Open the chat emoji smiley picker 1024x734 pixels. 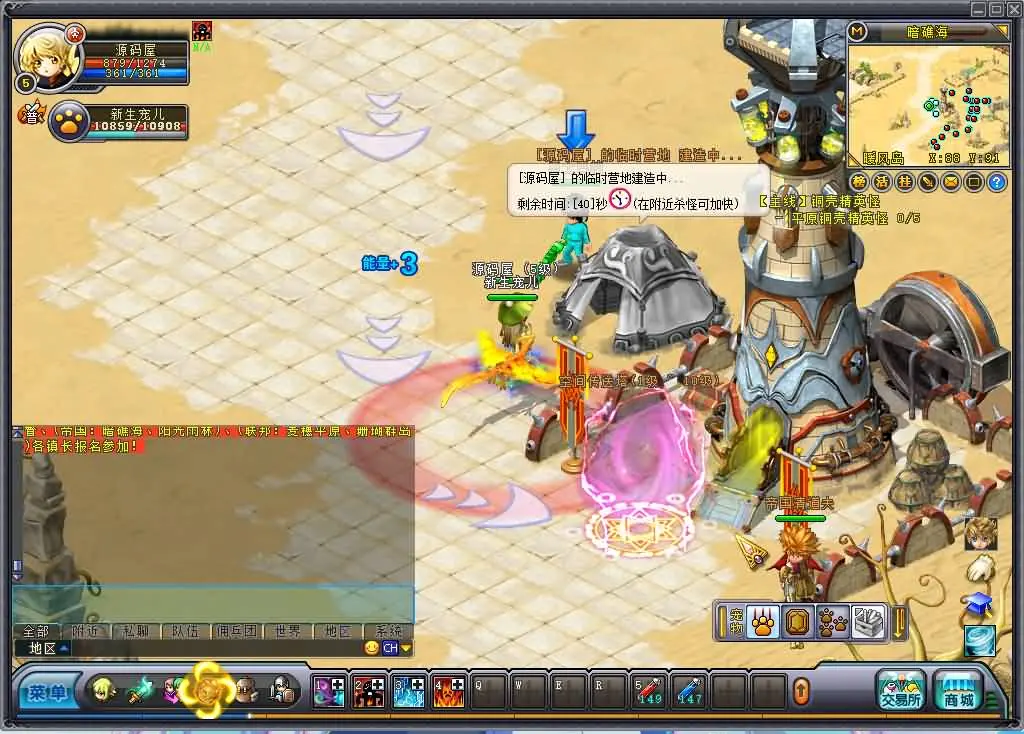click(372, 648)
